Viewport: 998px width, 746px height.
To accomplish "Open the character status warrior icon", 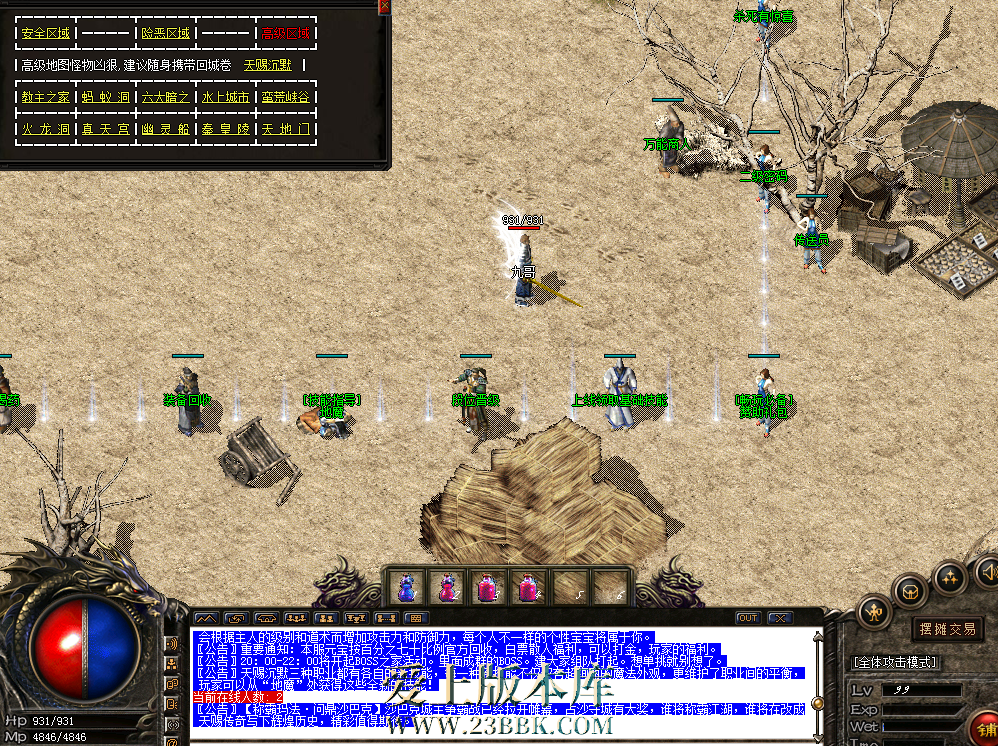I will [874, 611].
